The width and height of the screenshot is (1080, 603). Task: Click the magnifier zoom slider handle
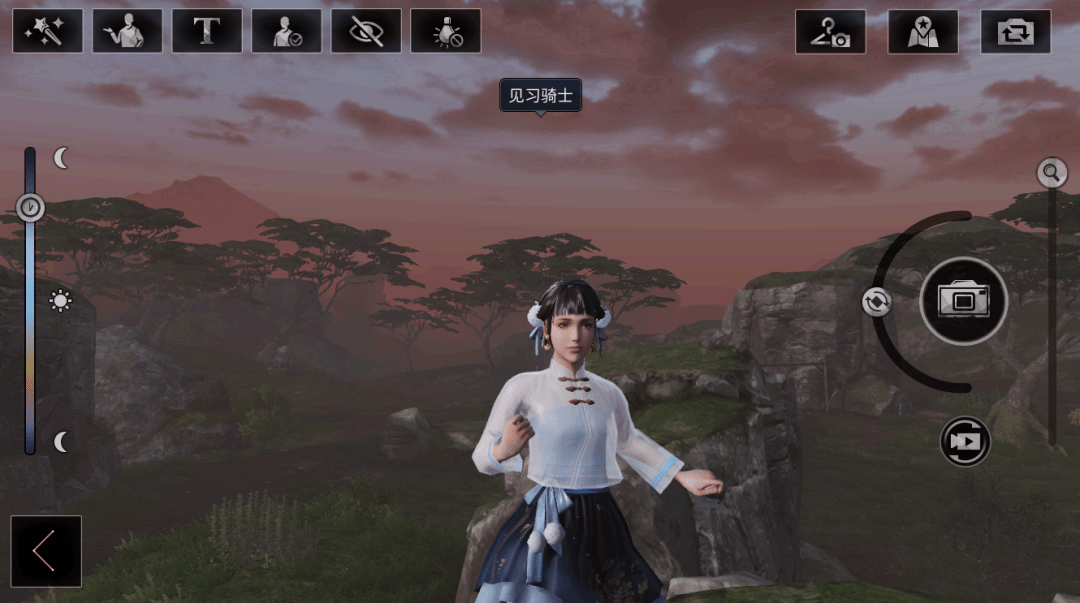[x=1051, y=173]
